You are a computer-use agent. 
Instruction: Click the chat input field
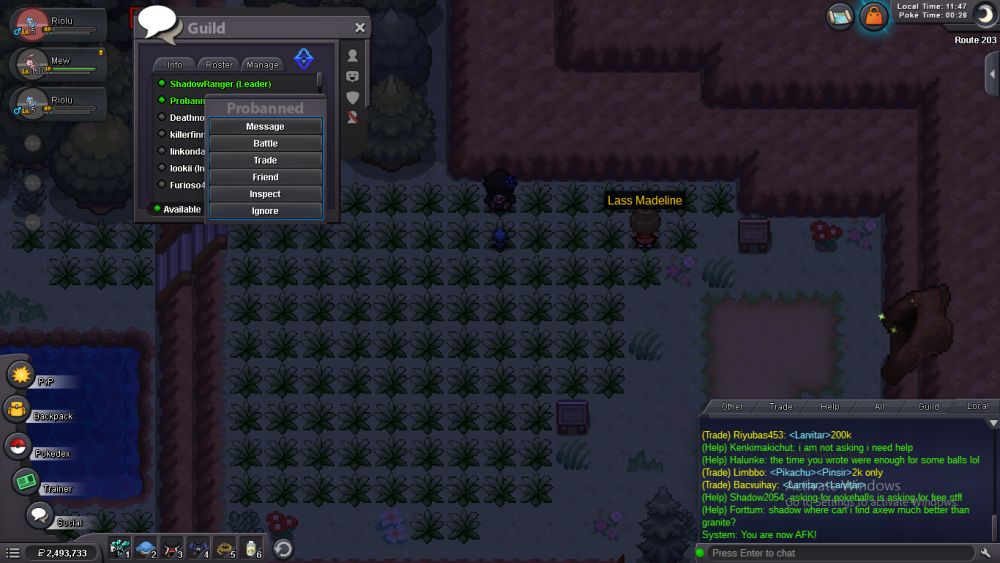(x=835, y=553)
